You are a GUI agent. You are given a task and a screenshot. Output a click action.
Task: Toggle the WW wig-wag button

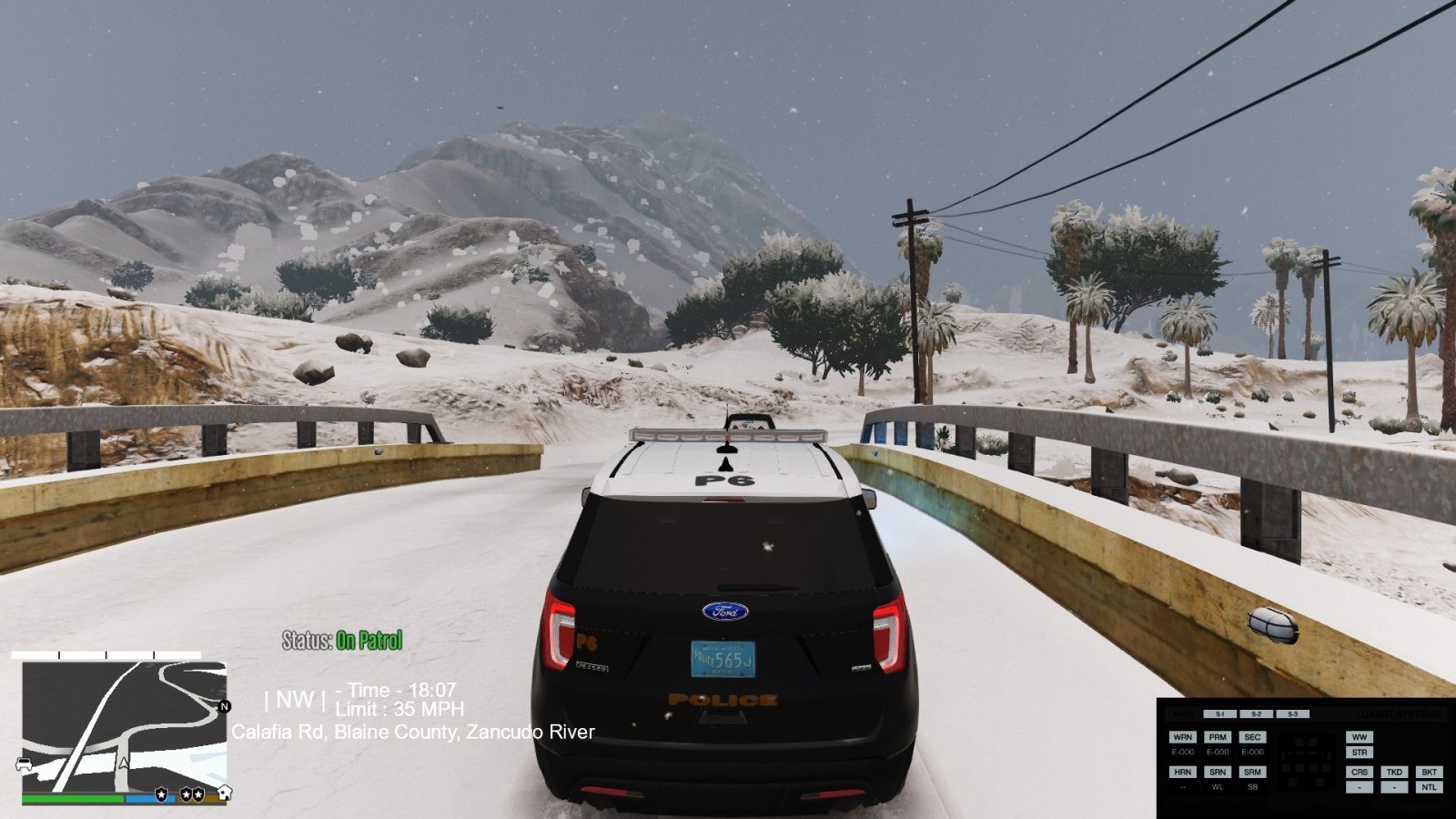click(1360, 737)
